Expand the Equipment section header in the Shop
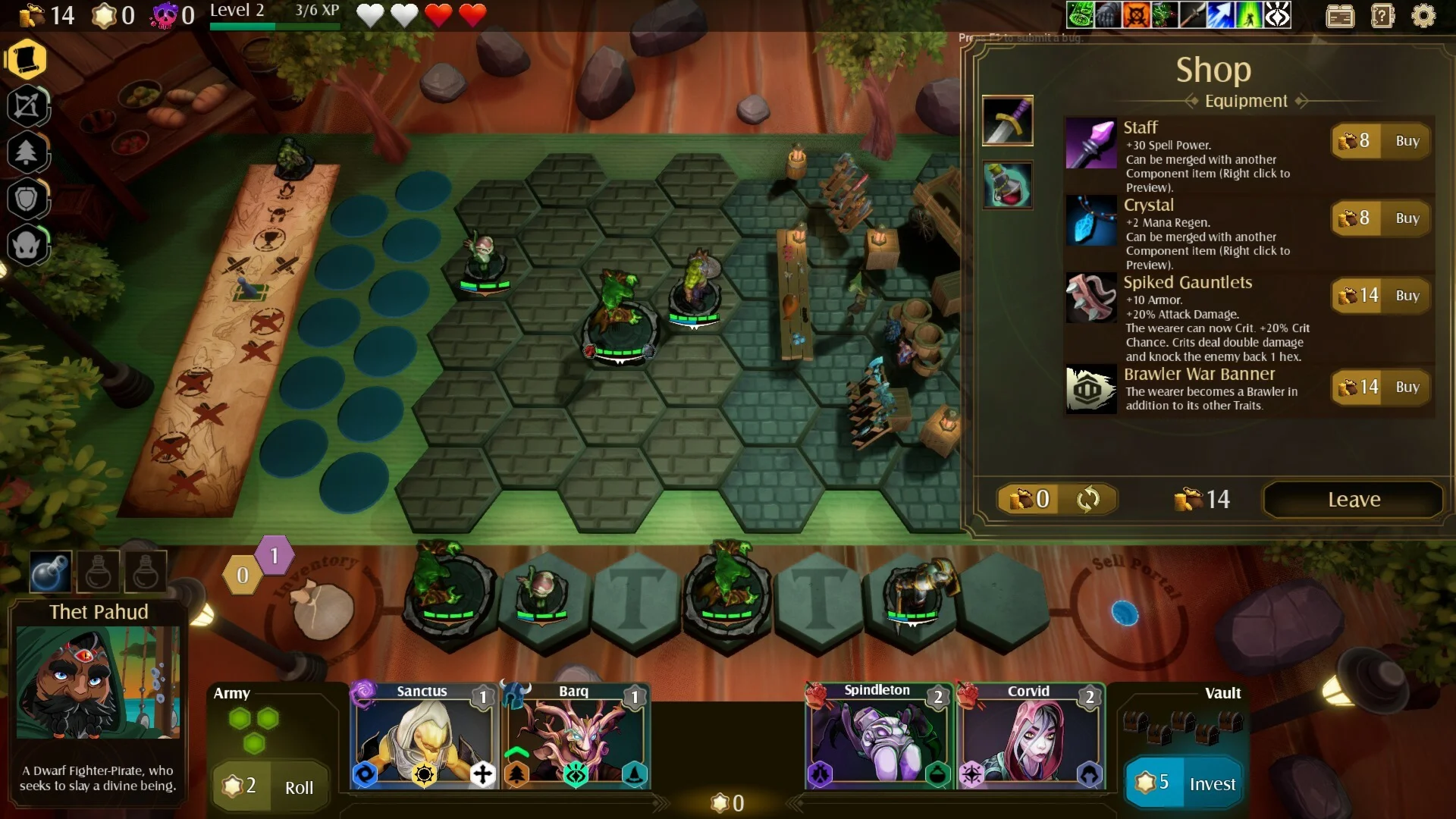Image resolution: width=1456 pixels, height=819 pixels. 1244,101
